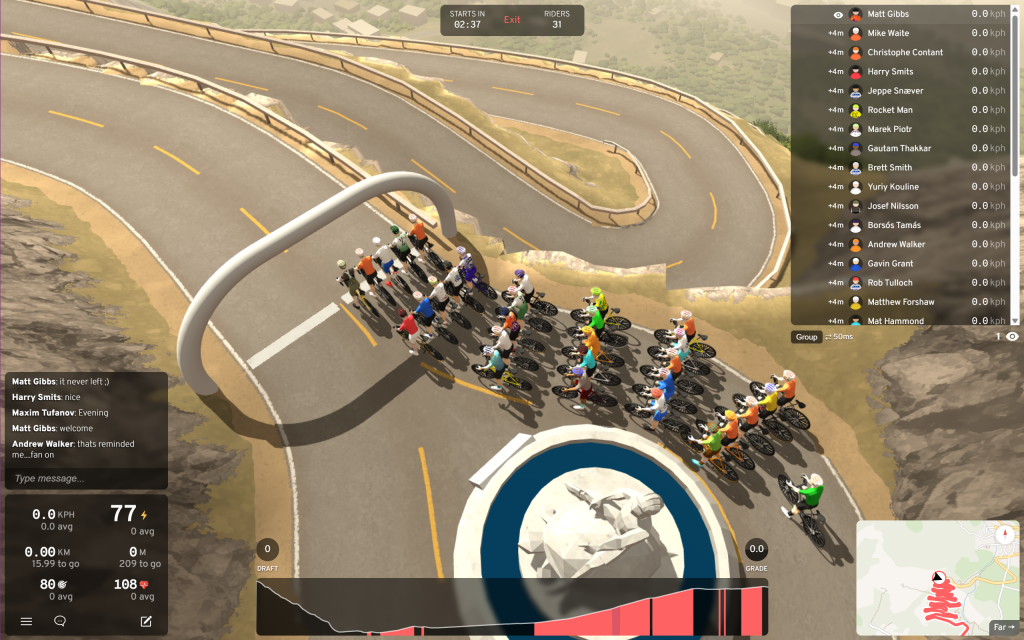Select Mike Waite in the rider list
Screen dimensions: 1024x640
point(888,33)
